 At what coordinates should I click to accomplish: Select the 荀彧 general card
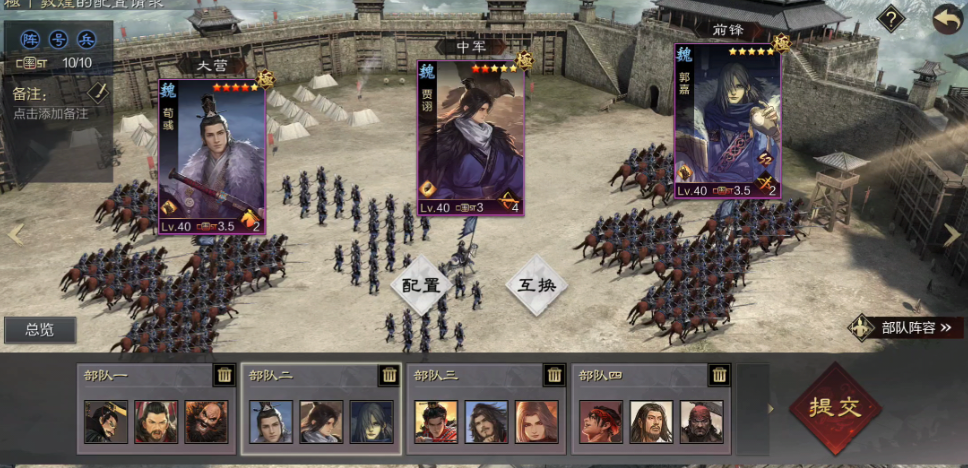212,157
